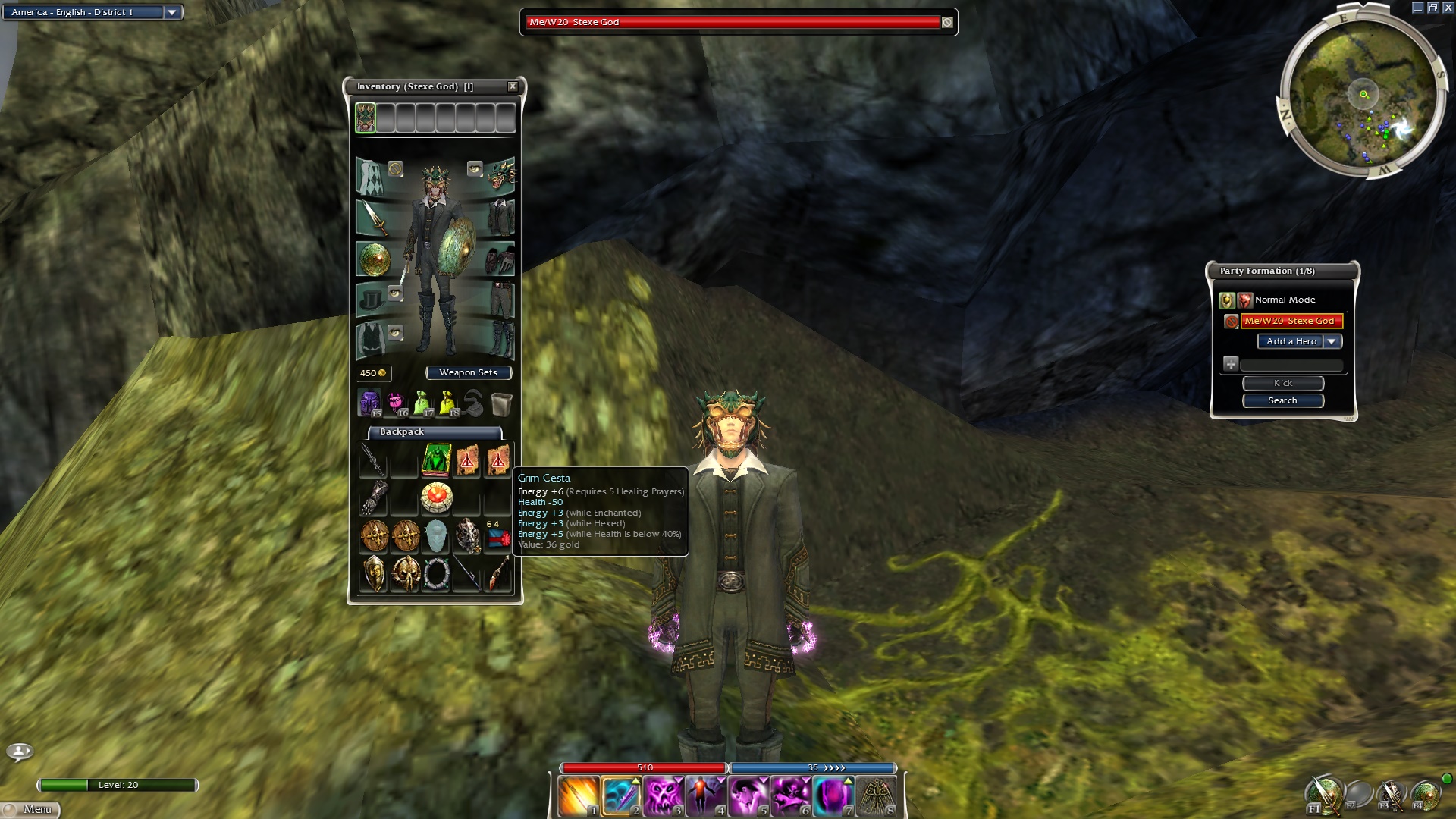Activate the winged emblem skill in slot 8
The width and height of the screenshot is (1456, 819).
coord(877,797)
